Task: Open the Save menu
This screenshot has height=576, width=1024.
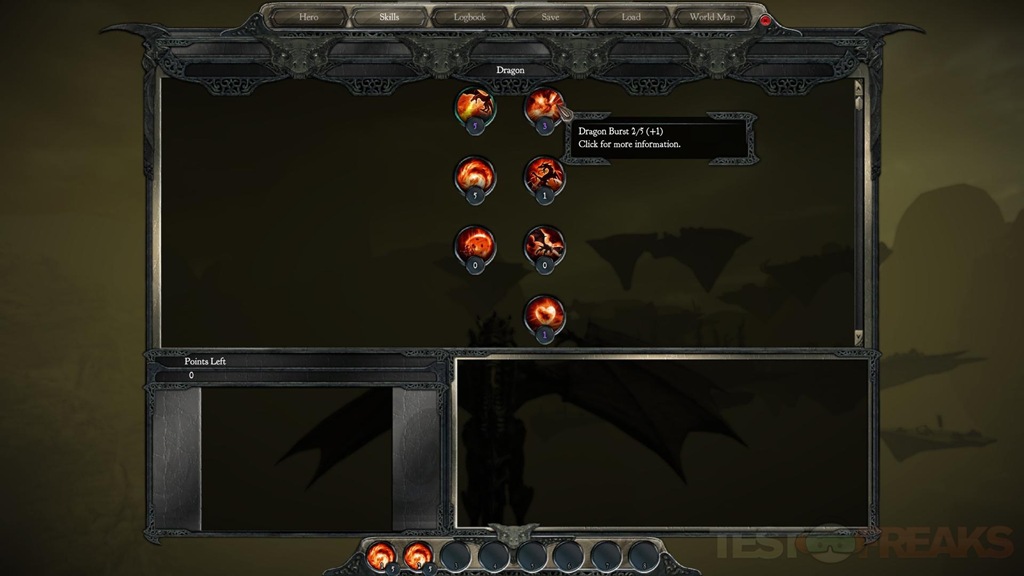Action: (551, 17)
